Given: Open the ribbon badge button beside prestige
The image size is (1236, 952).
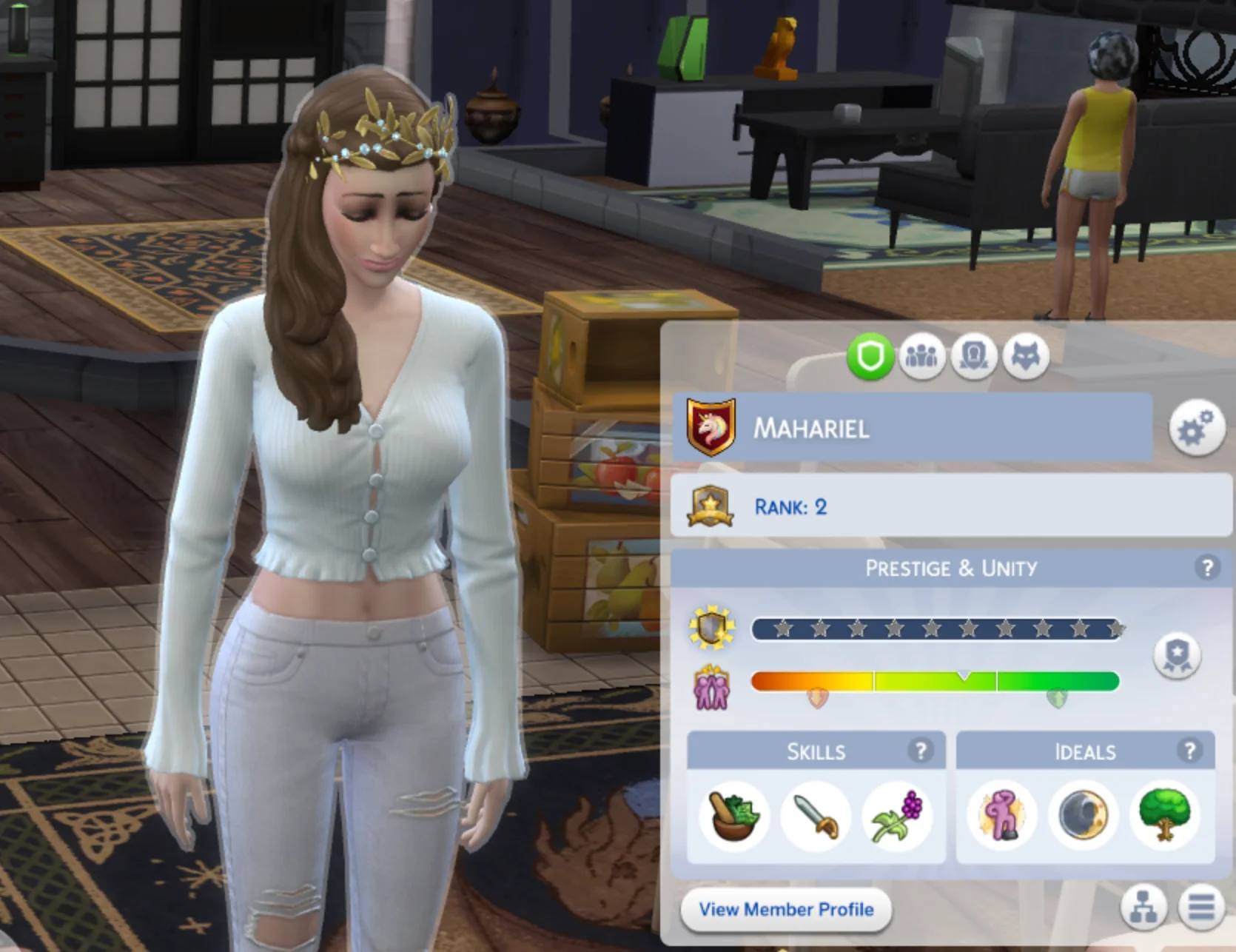Looking at the screenshot, I should point(1177,655).
